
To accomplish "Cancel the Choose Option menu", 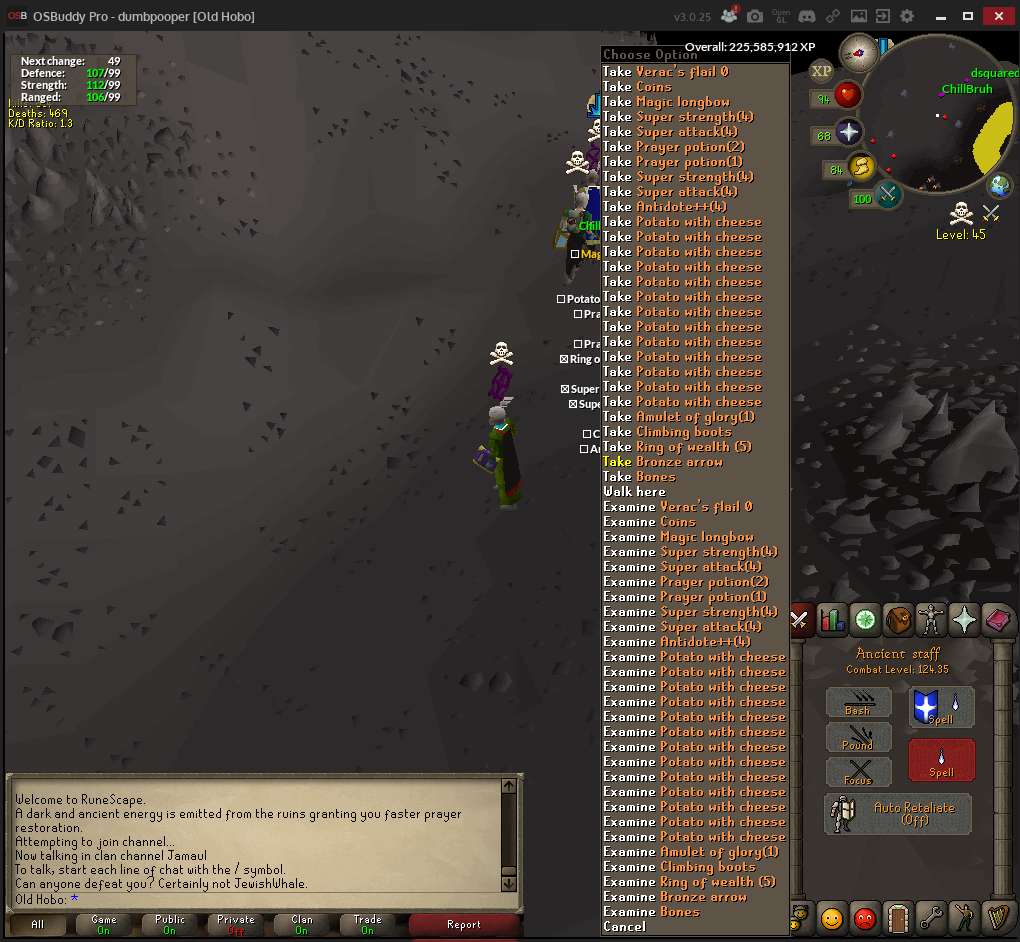I will point(624,927).
